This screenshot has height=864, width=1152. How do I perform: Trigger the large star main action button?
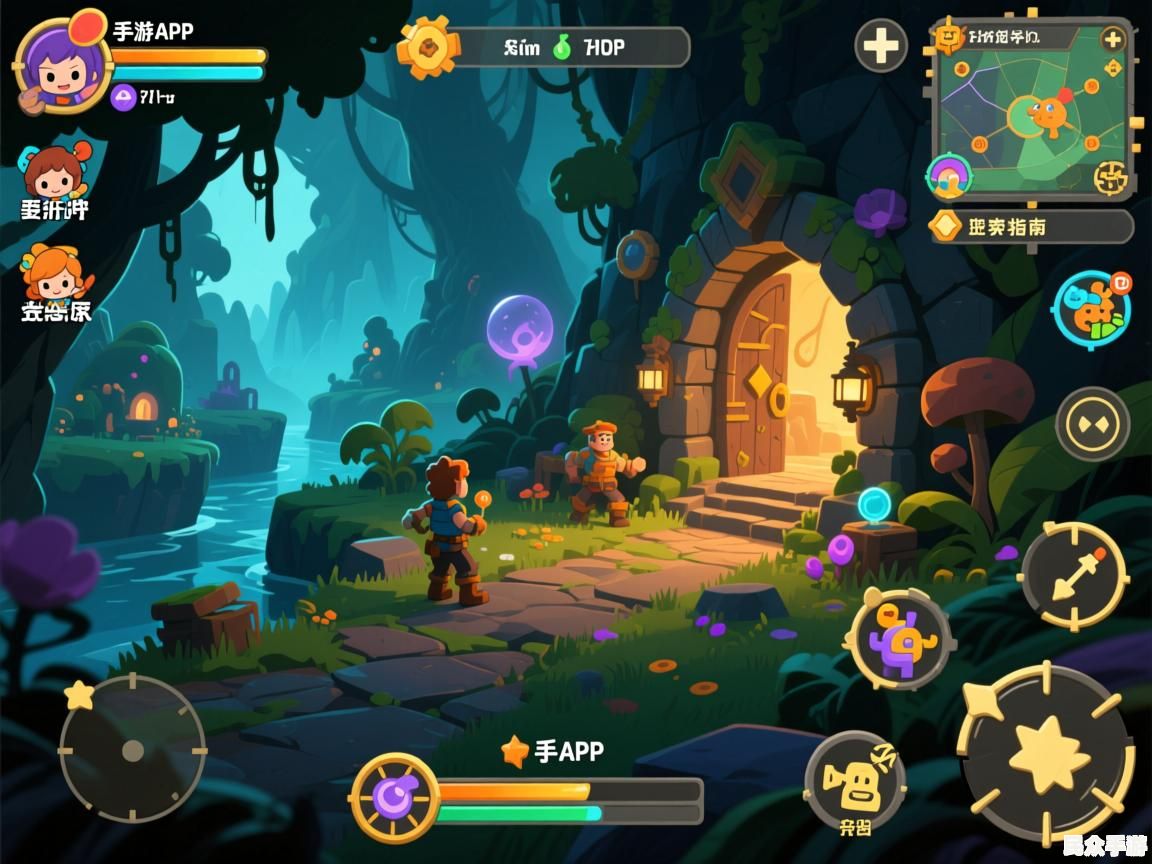point(1047,754)
